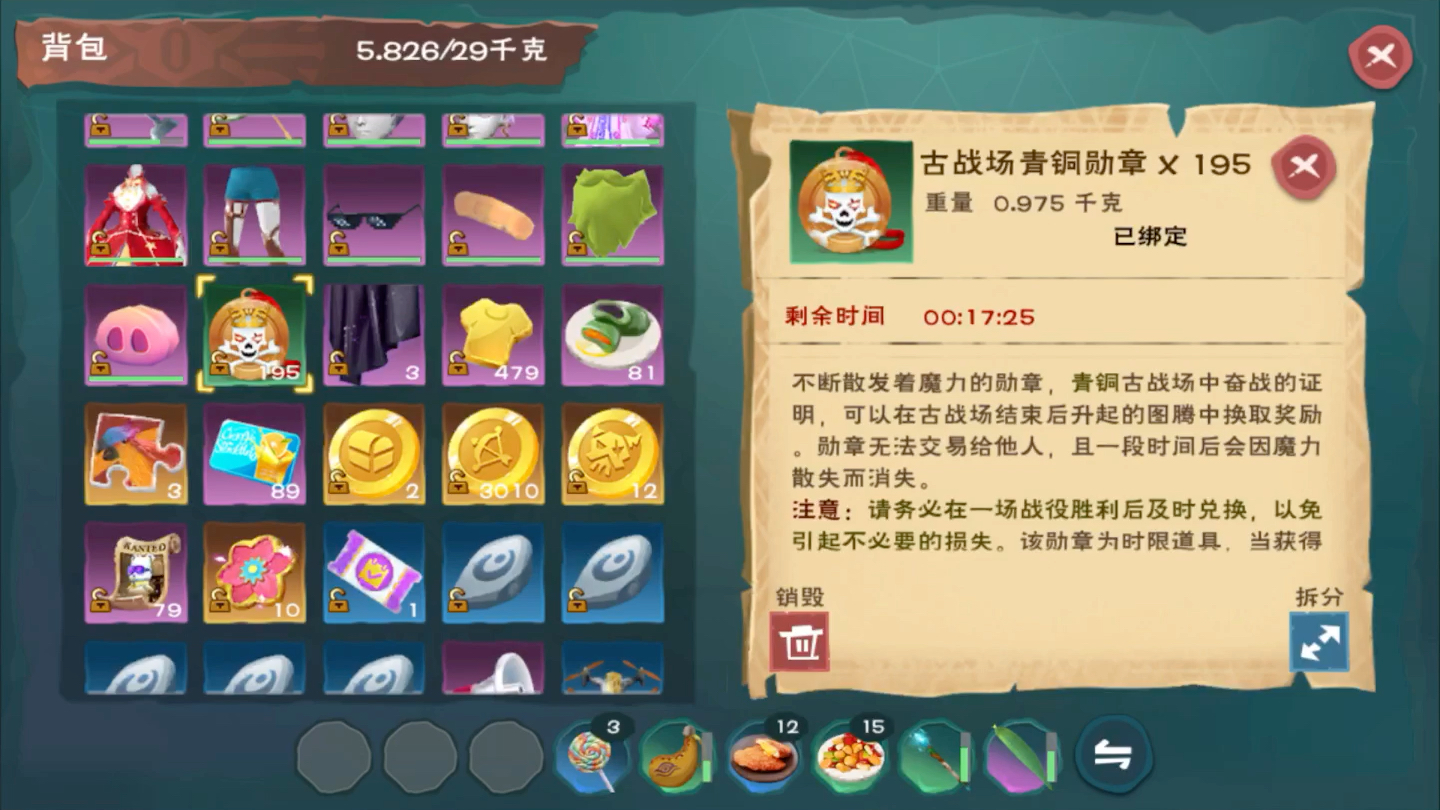Select the blue card item stack of 89

pos(255,454)
